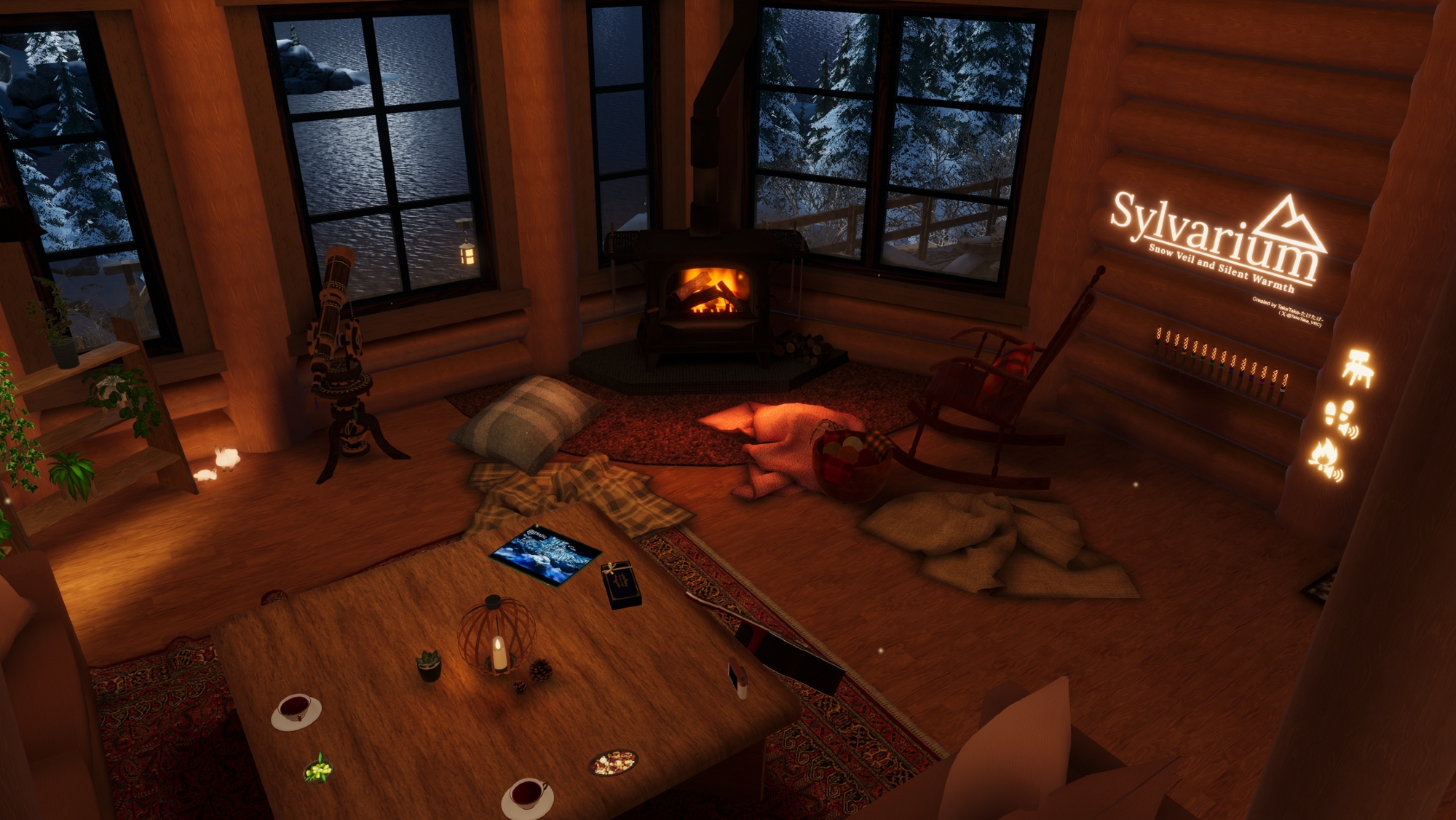Toggle the glowing chair icon
1456x820 pixels.
click(1358, 366)
